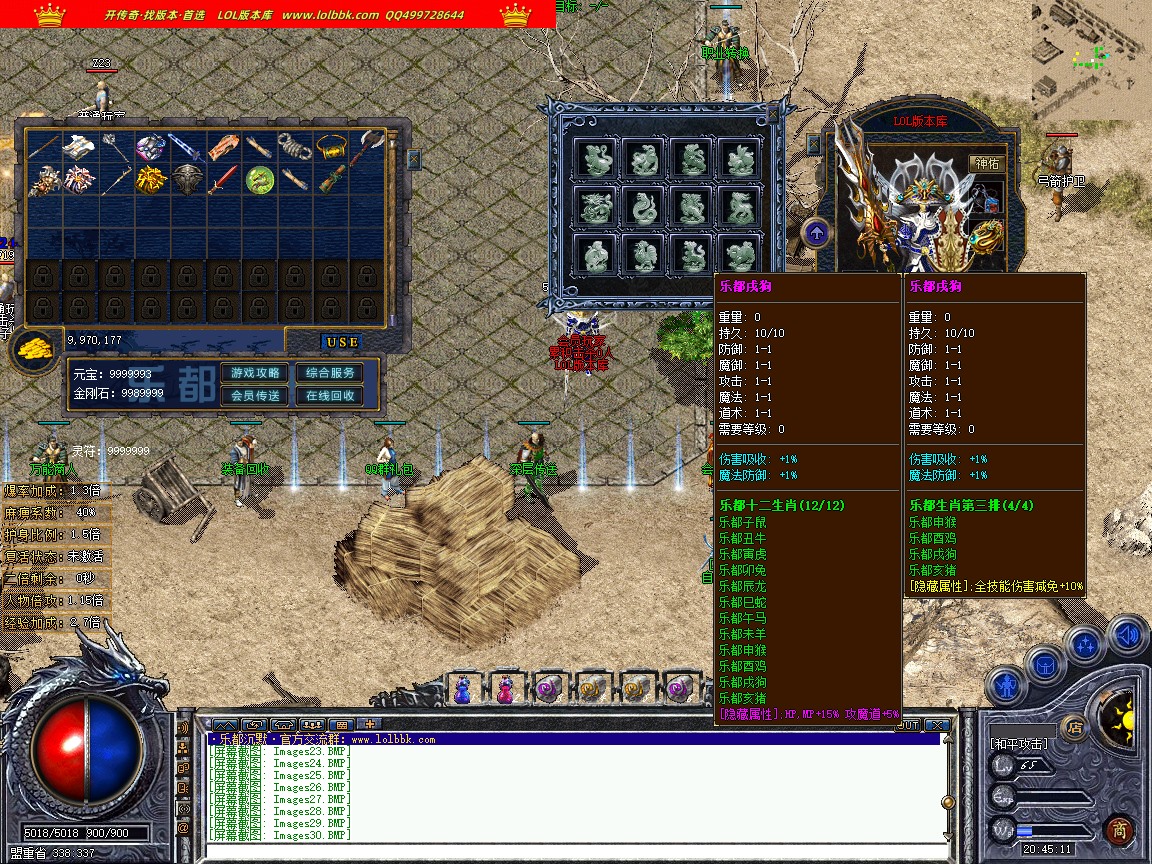Screen dimensions: 1152x864
Task: Select the 会员传送 member teleport button
Action: [255, 396]
